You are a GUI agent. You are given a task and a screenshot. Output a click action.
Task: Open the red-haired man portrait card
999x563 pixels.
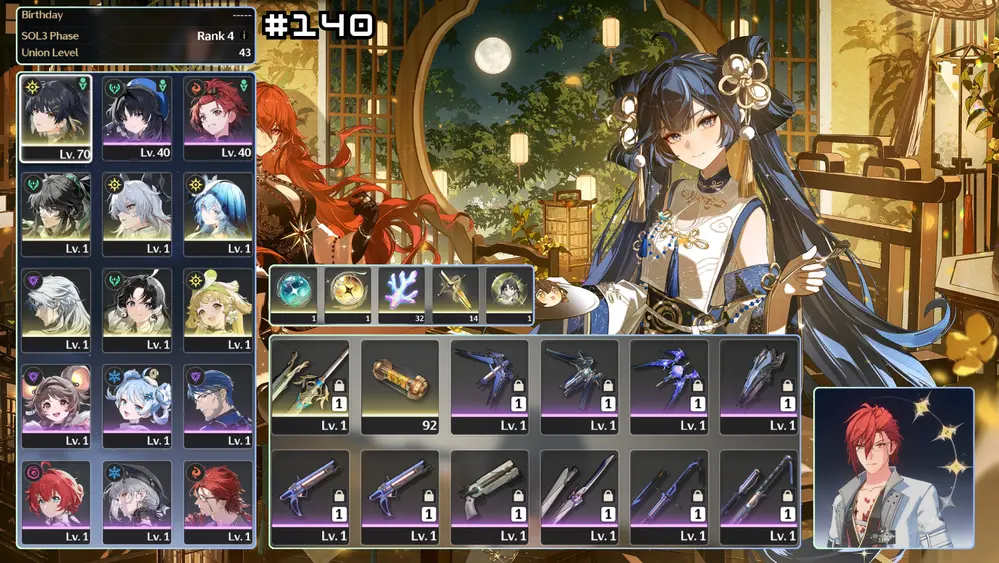(x=893, y=467)
